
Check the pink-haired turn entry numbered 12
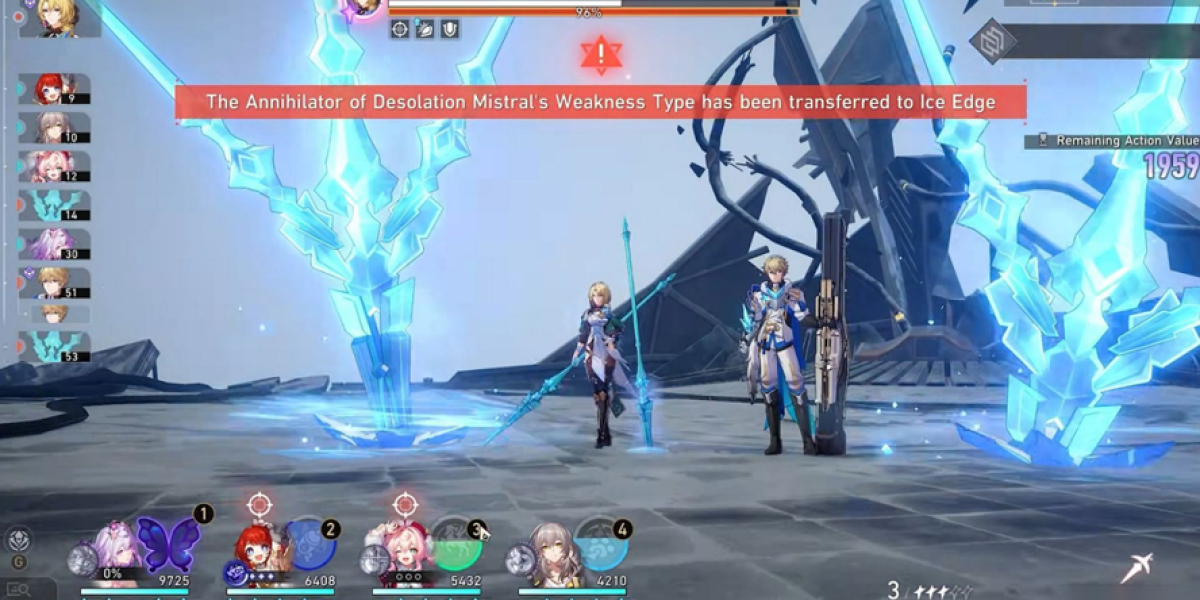tap(55, 166)
